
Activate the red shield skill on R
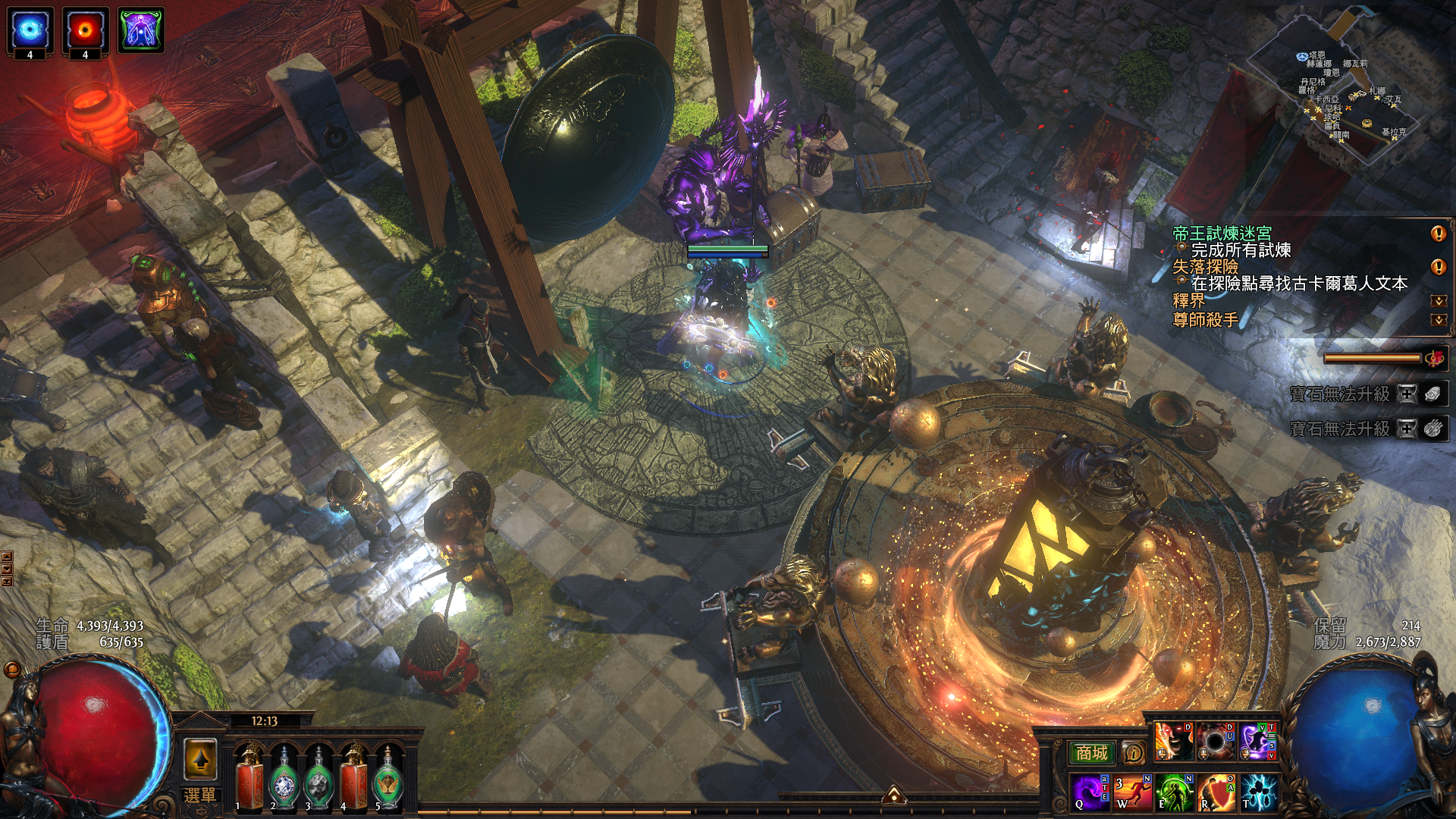(1216, 792)
